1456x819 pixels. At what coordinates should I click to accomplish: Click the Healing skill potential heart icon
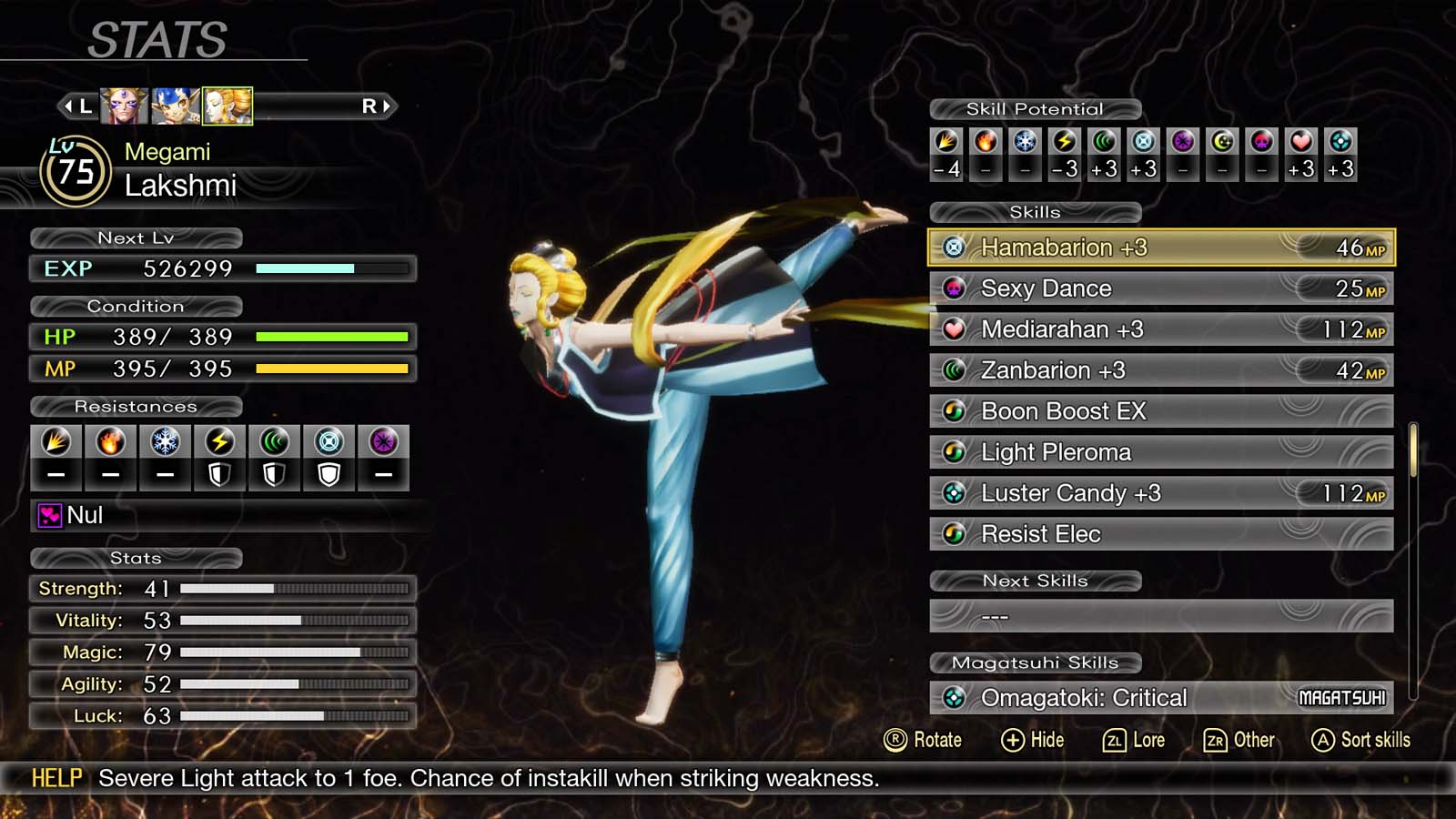[1299, 142]
